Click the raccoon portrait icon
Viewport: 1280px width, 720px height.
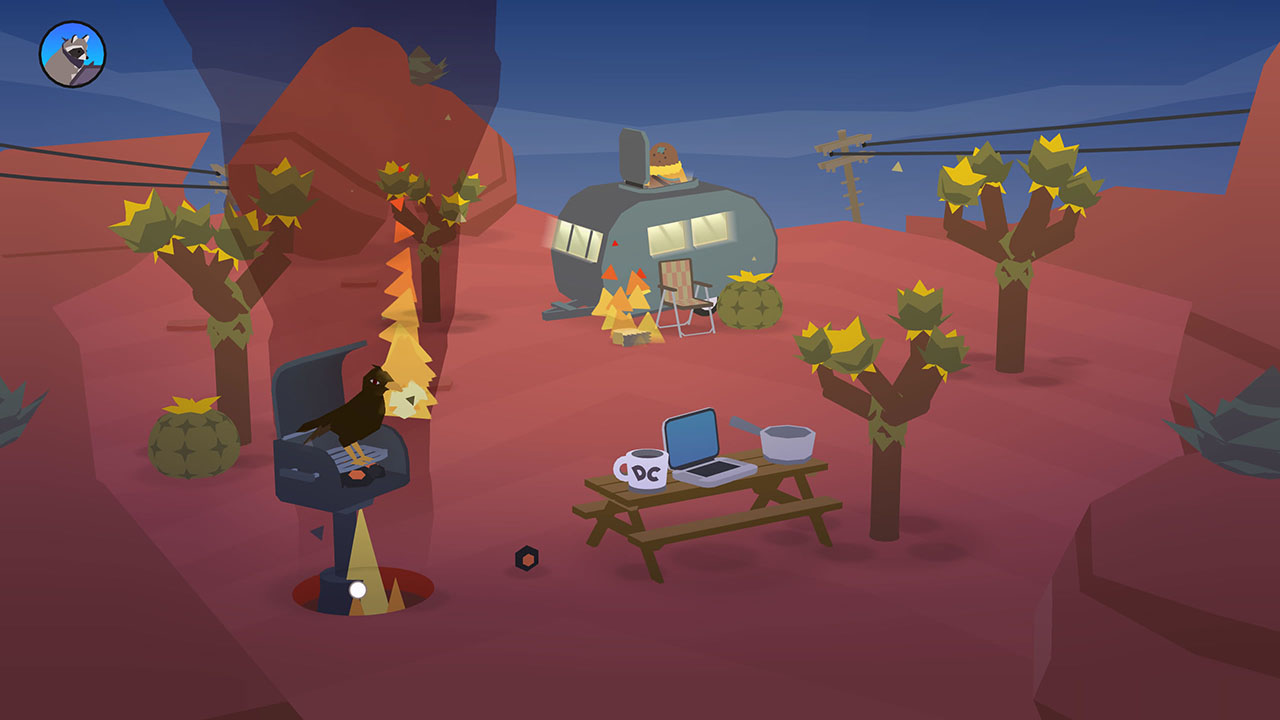tap(72, 54)
